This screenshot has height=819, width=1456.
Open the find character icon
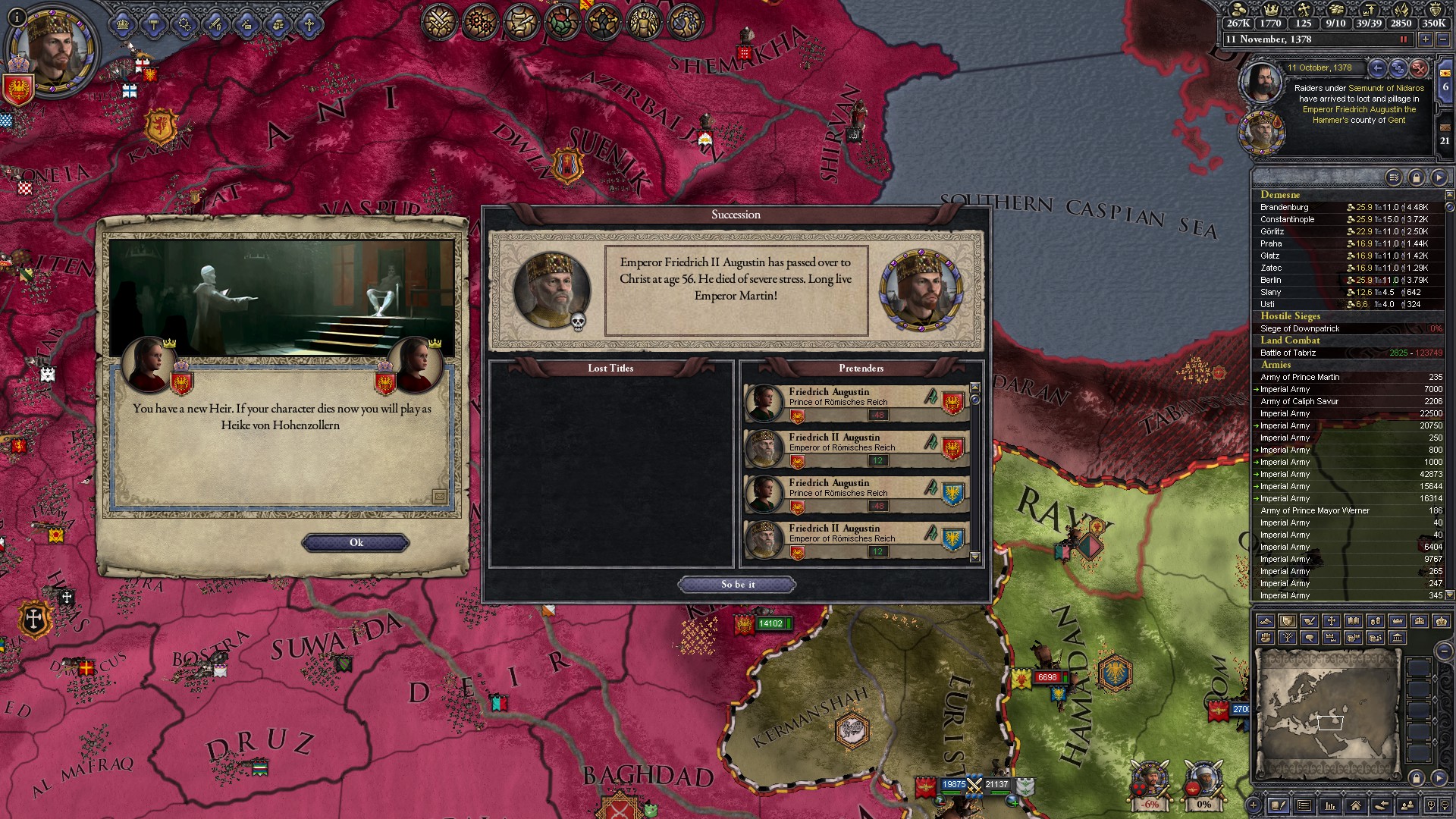coord(1408,805)
